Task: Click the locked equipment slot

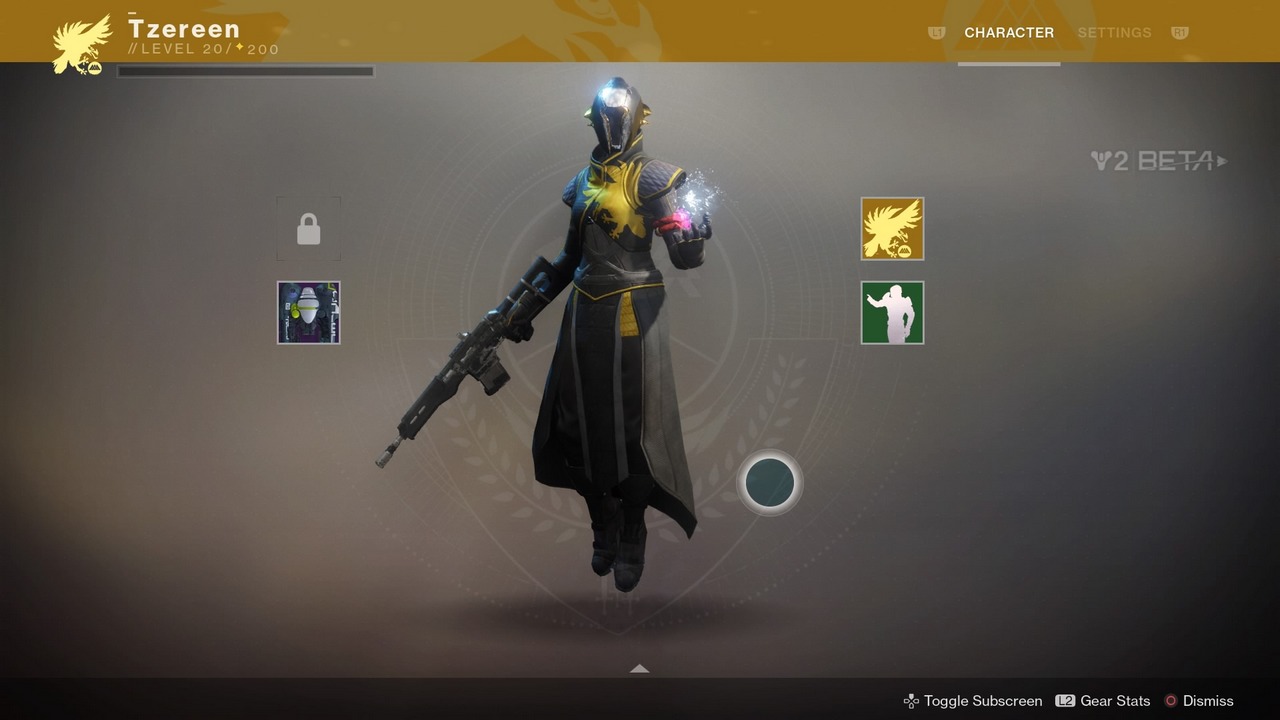Action: click(309, 229)
